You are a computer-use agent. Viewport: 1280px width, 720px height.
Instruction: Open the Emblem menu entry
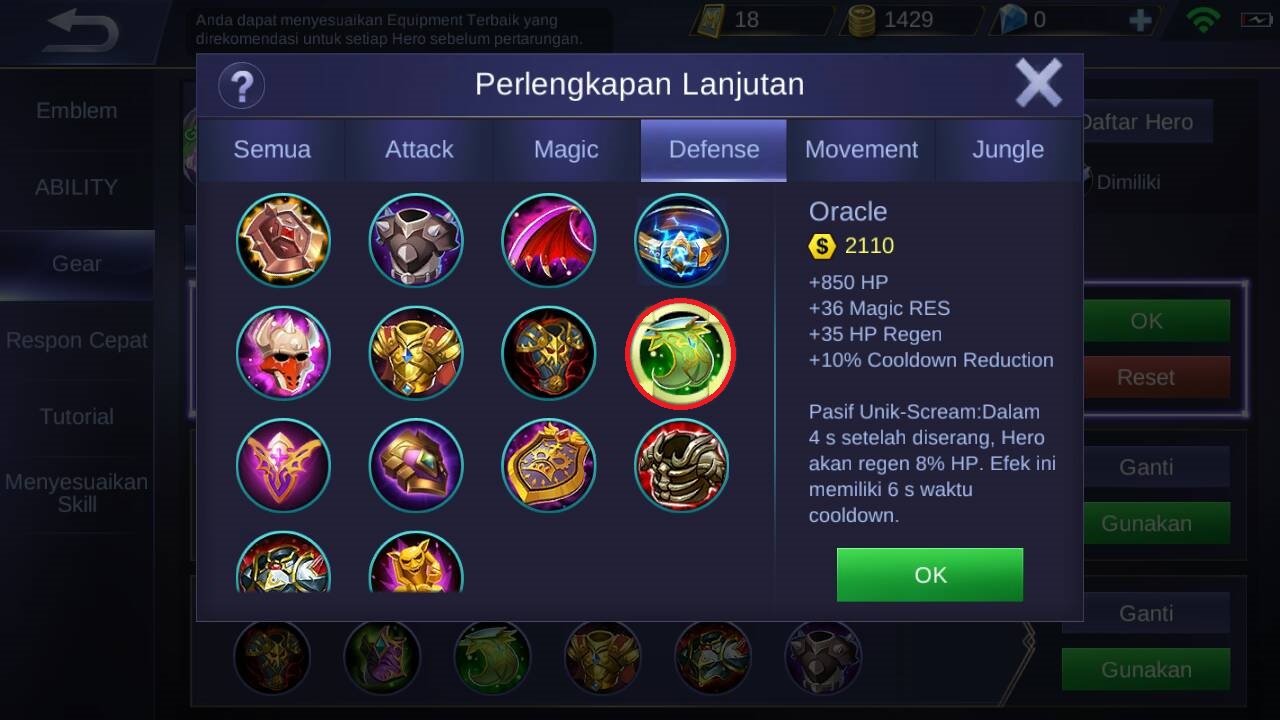click(x=77, y=111)
